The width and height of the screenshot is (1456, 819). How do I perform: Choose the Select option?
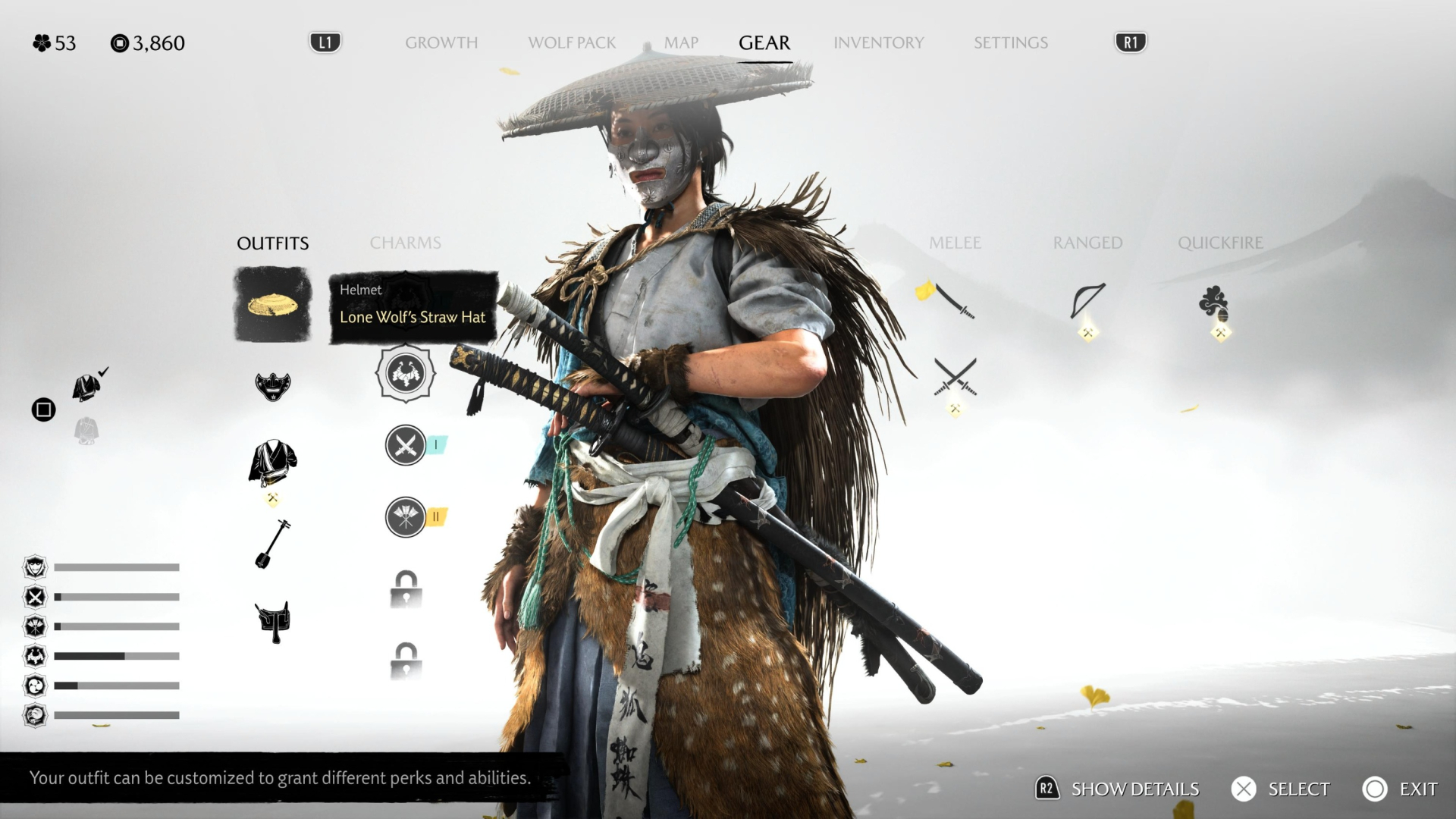(1282, 789)
